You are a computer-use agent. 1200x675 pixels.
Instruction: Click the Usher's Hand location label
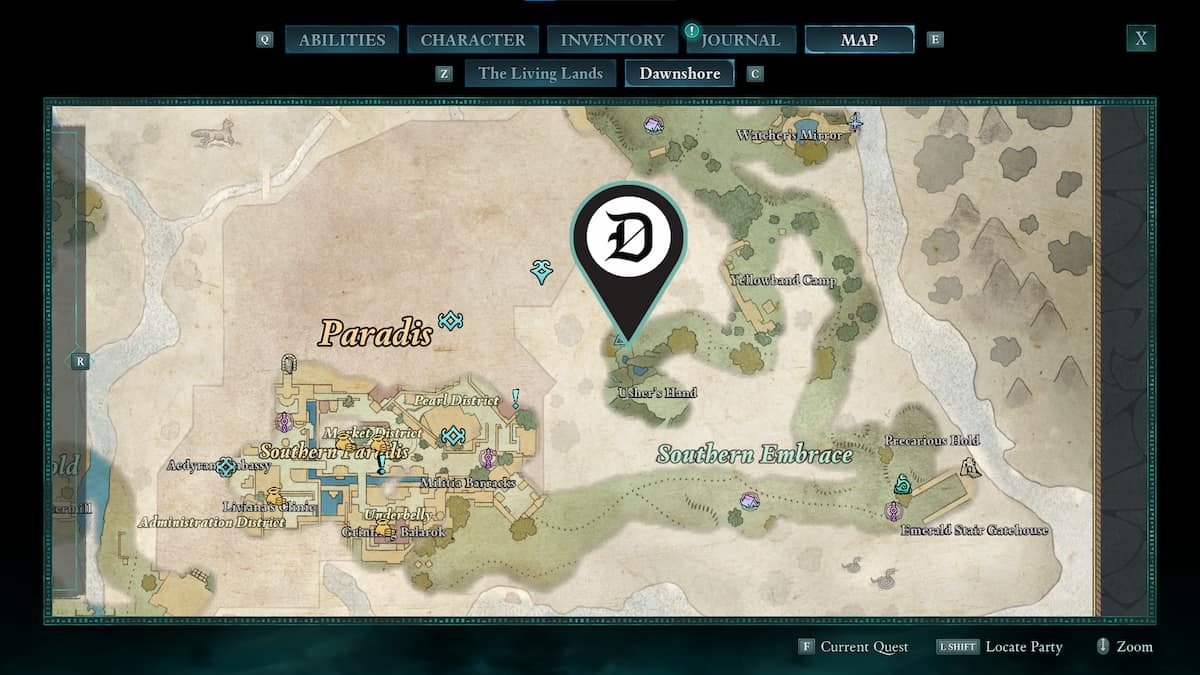[658, 393]
